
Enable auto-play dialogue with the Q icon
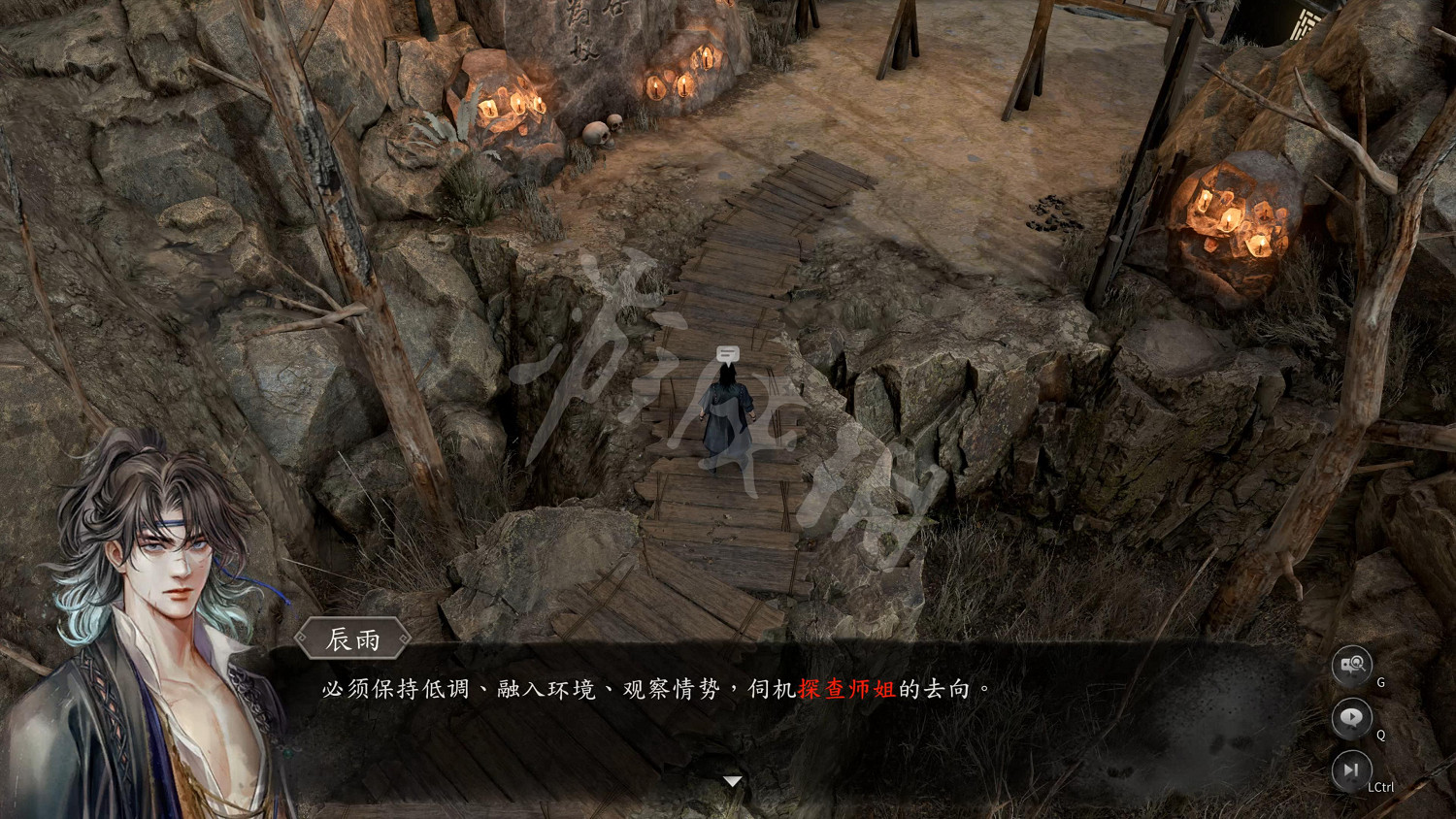coord(1352,718)
